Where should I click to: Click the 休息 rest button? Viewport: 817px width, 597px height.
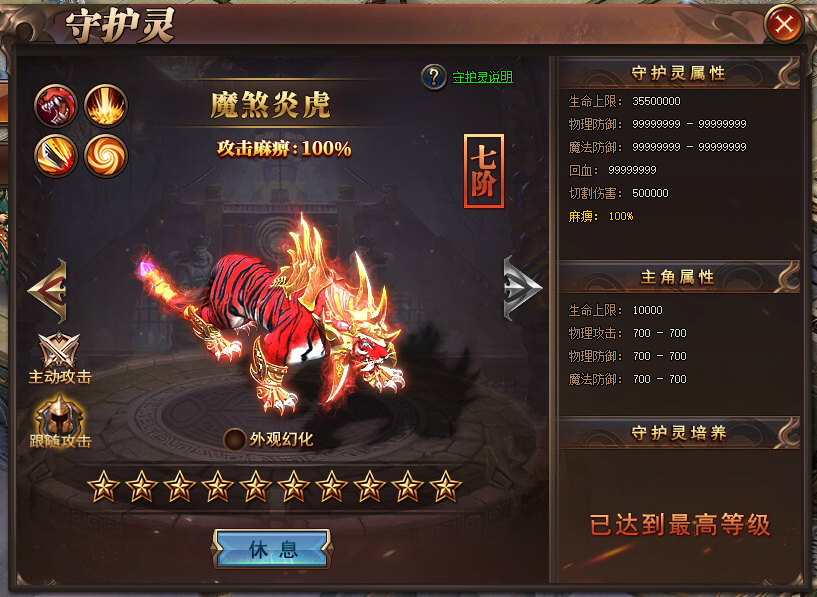pos(272,549)
